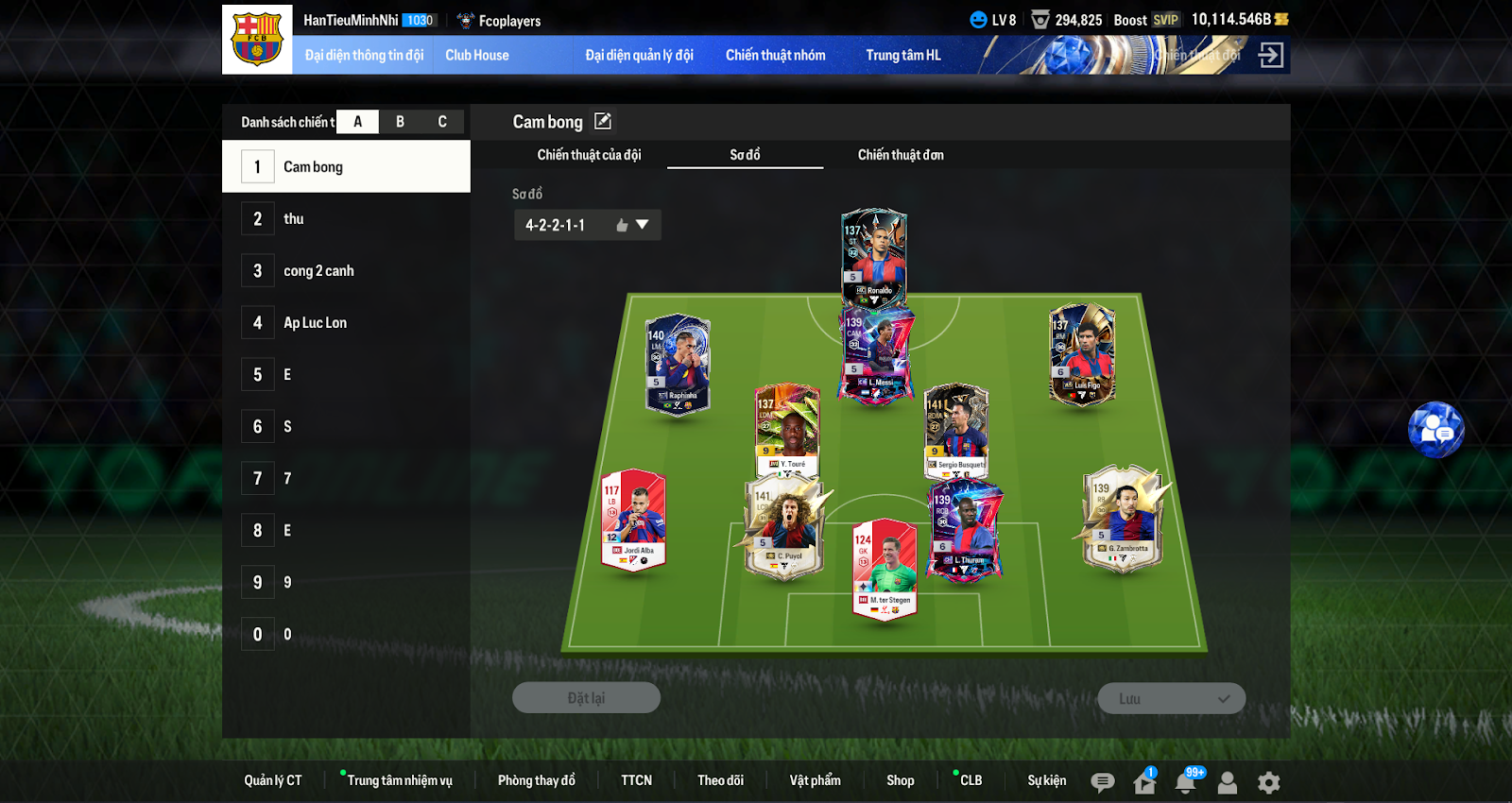
Task: Open Trung tam HL from top menu
Action: coord(902,55)
